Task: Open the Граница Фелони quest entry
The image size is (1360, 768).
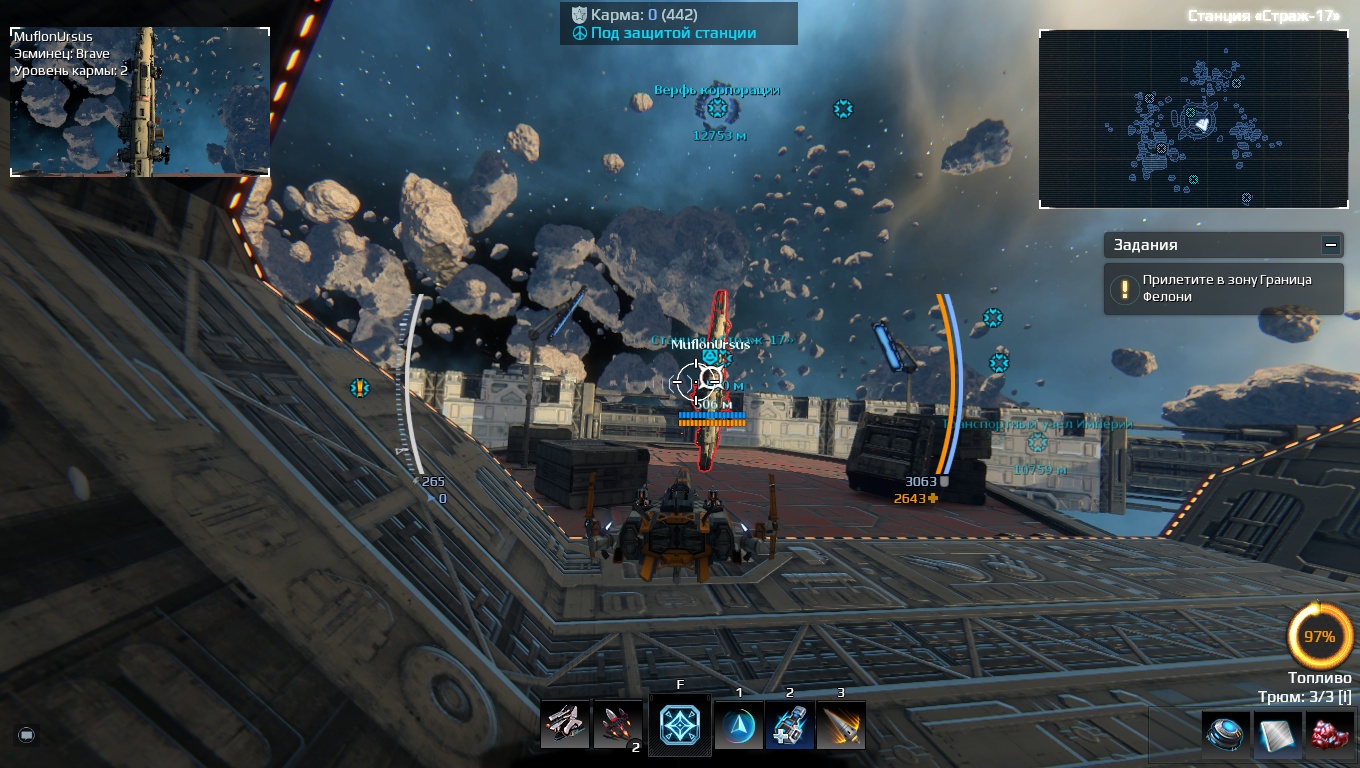Action: 1224,289
